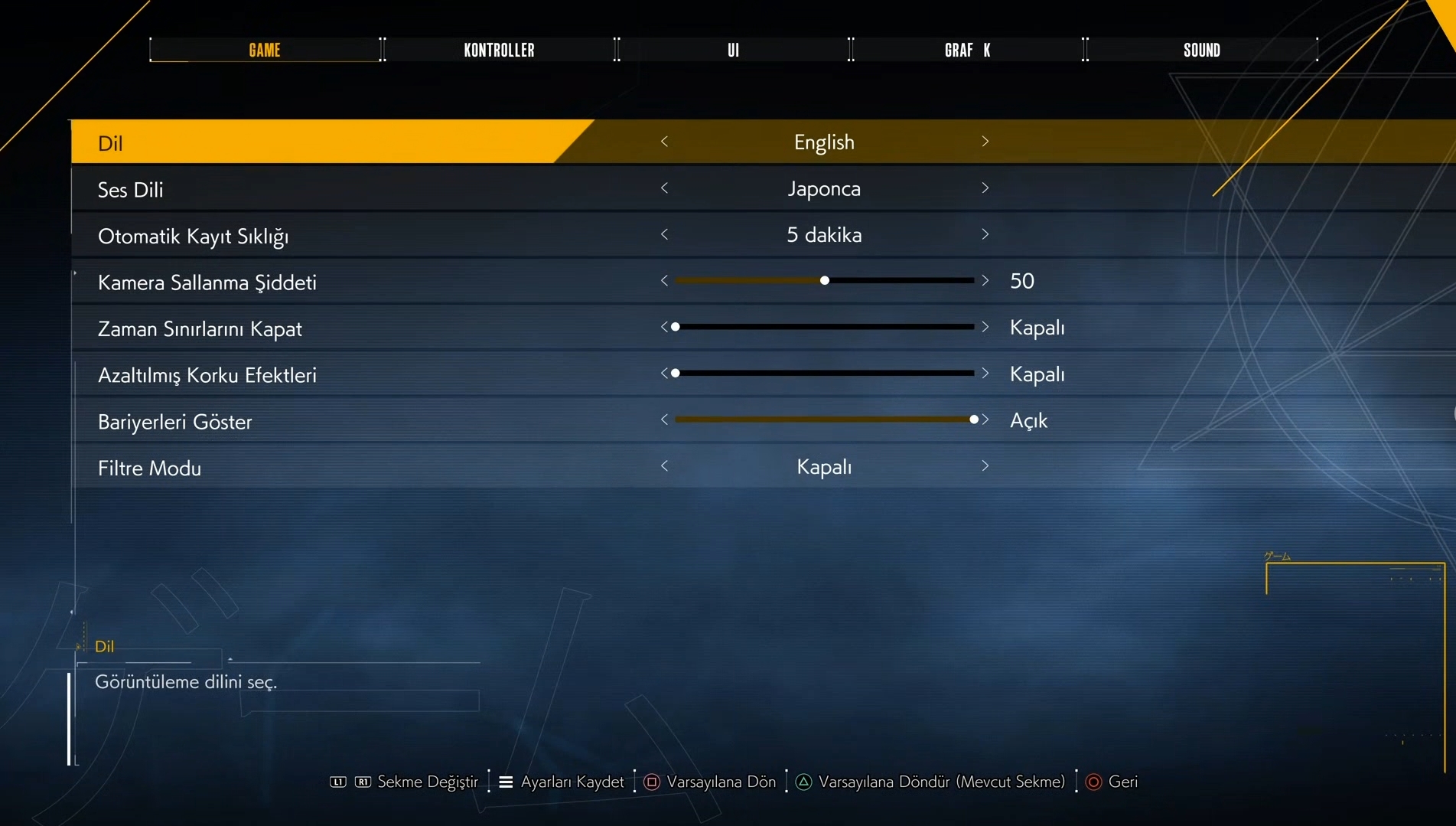Screen dimensions: 1456x826
Task: Switch to the GRAF K tab
Action: point(967,51)
